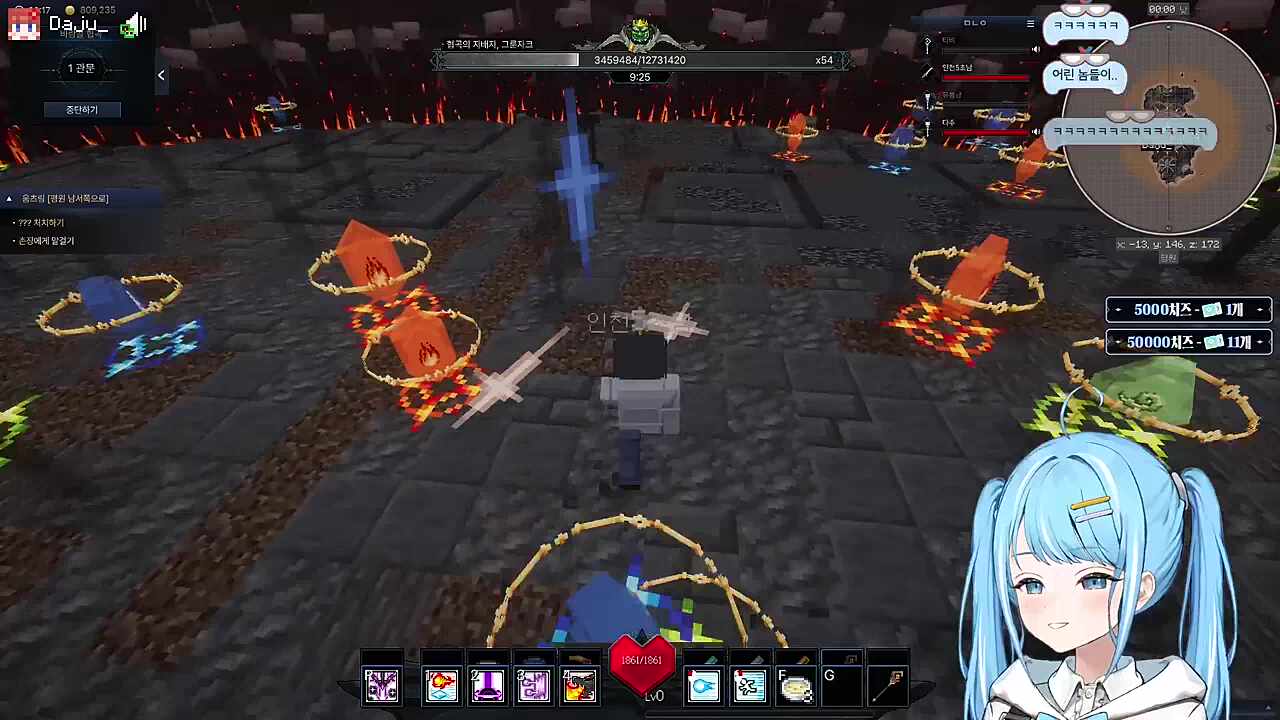1280x720 pixels.
Task: Select the ??? 처치하기 quest objective
Action: click(41, 223)
